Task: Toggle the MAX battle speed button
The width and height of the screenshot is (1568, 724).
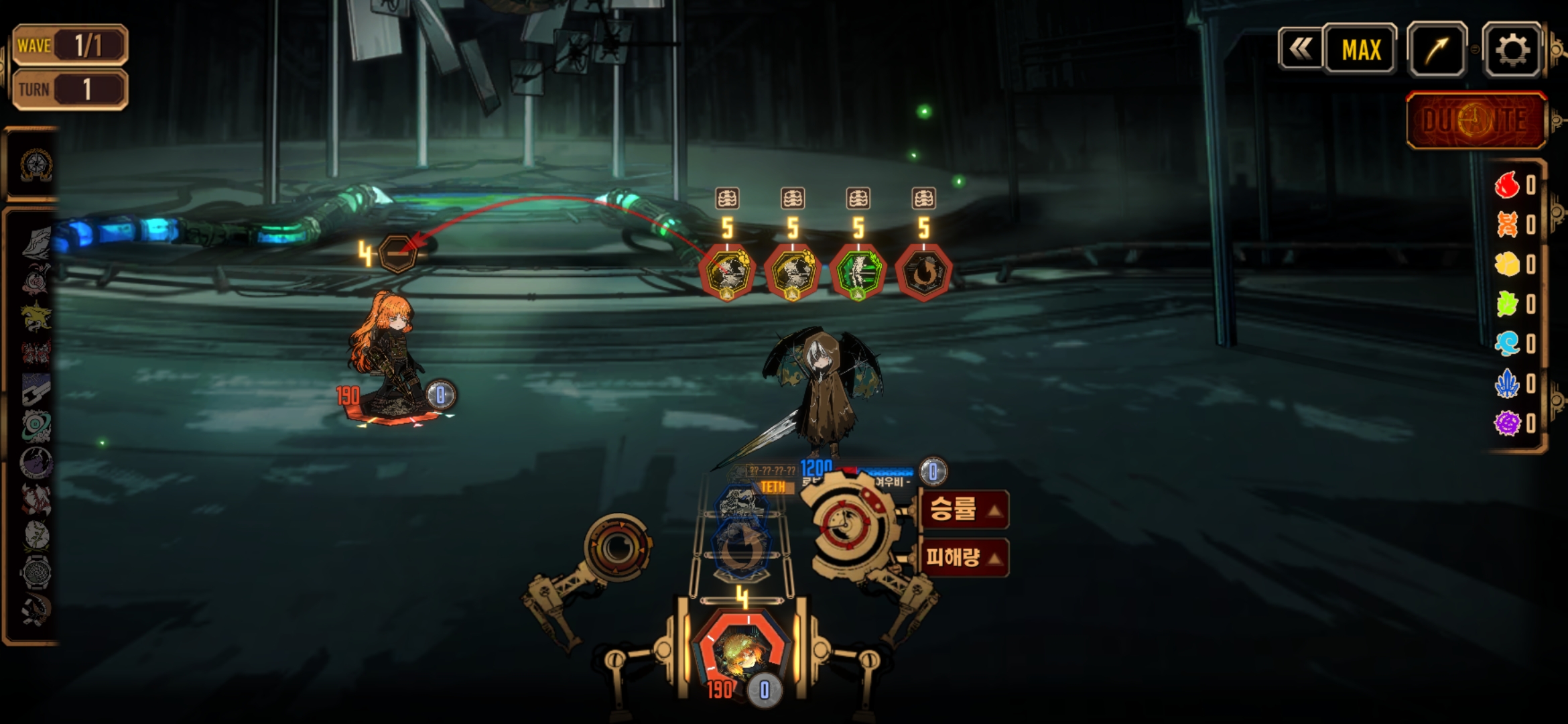Action: tap(1360, 50)
